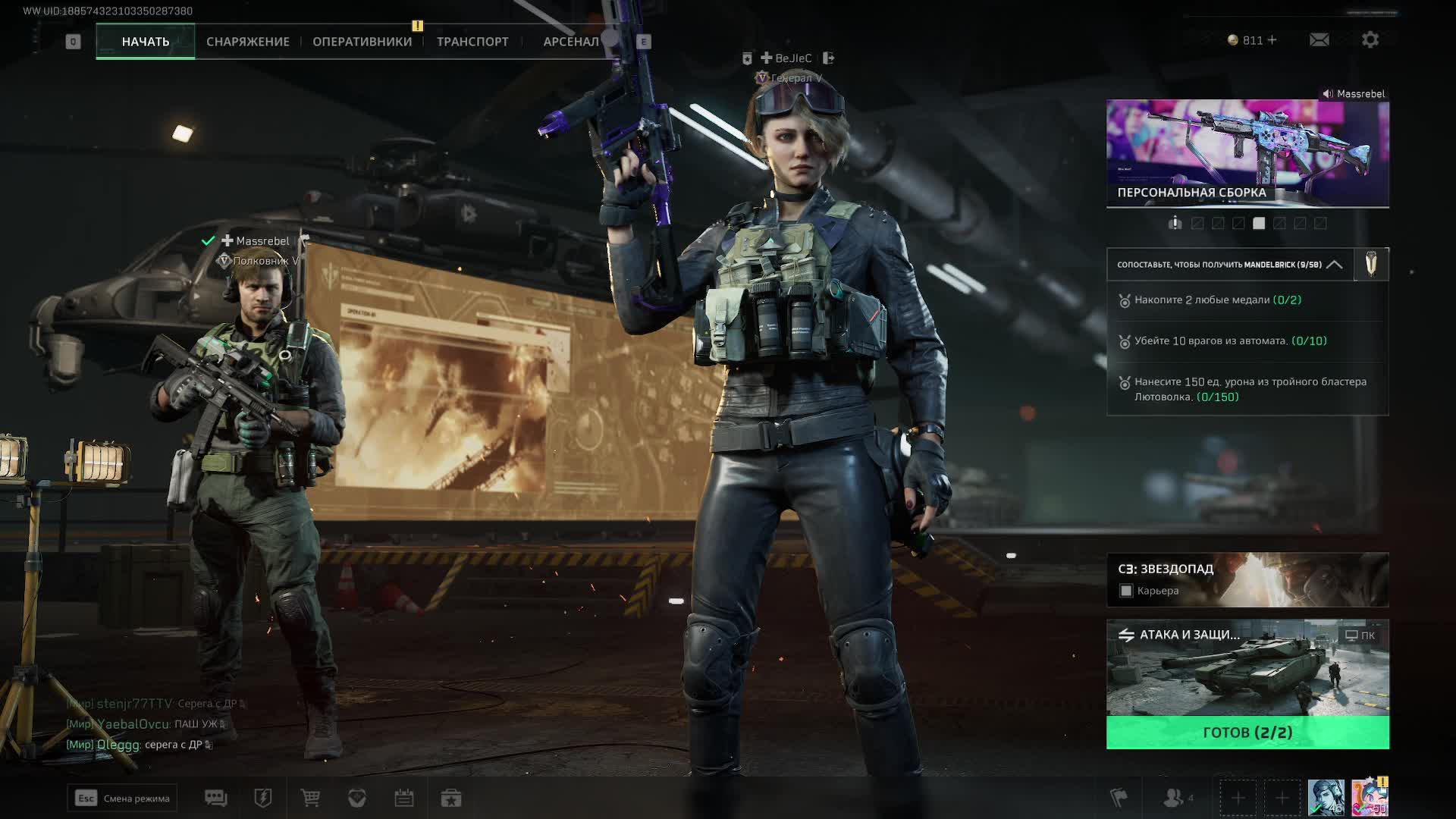
Task: Open the friends list icon
Action: pos(1175,798)
